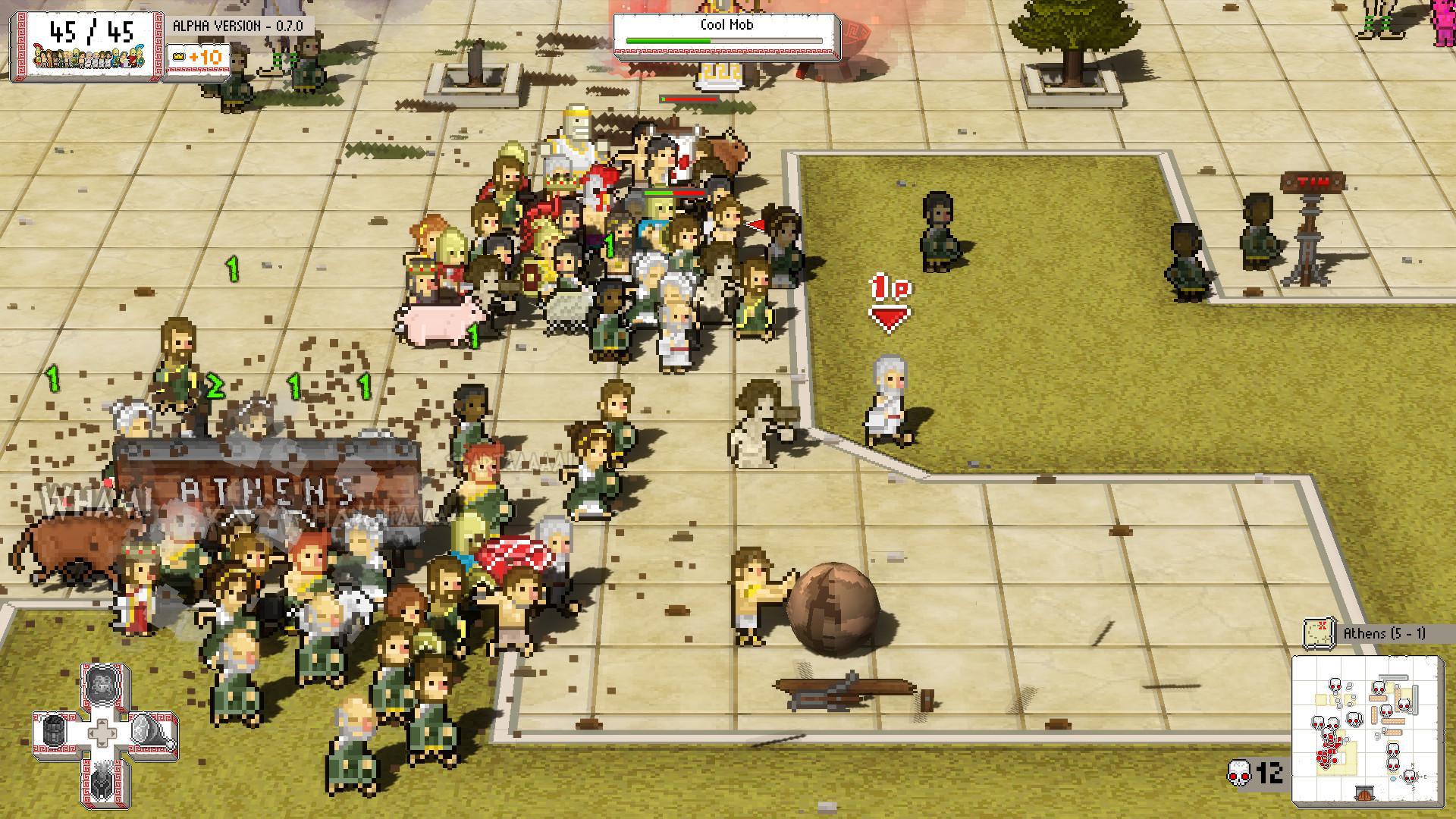
Task: Click the gate icon at the minimap bottom
Action: coord(1364,794)
